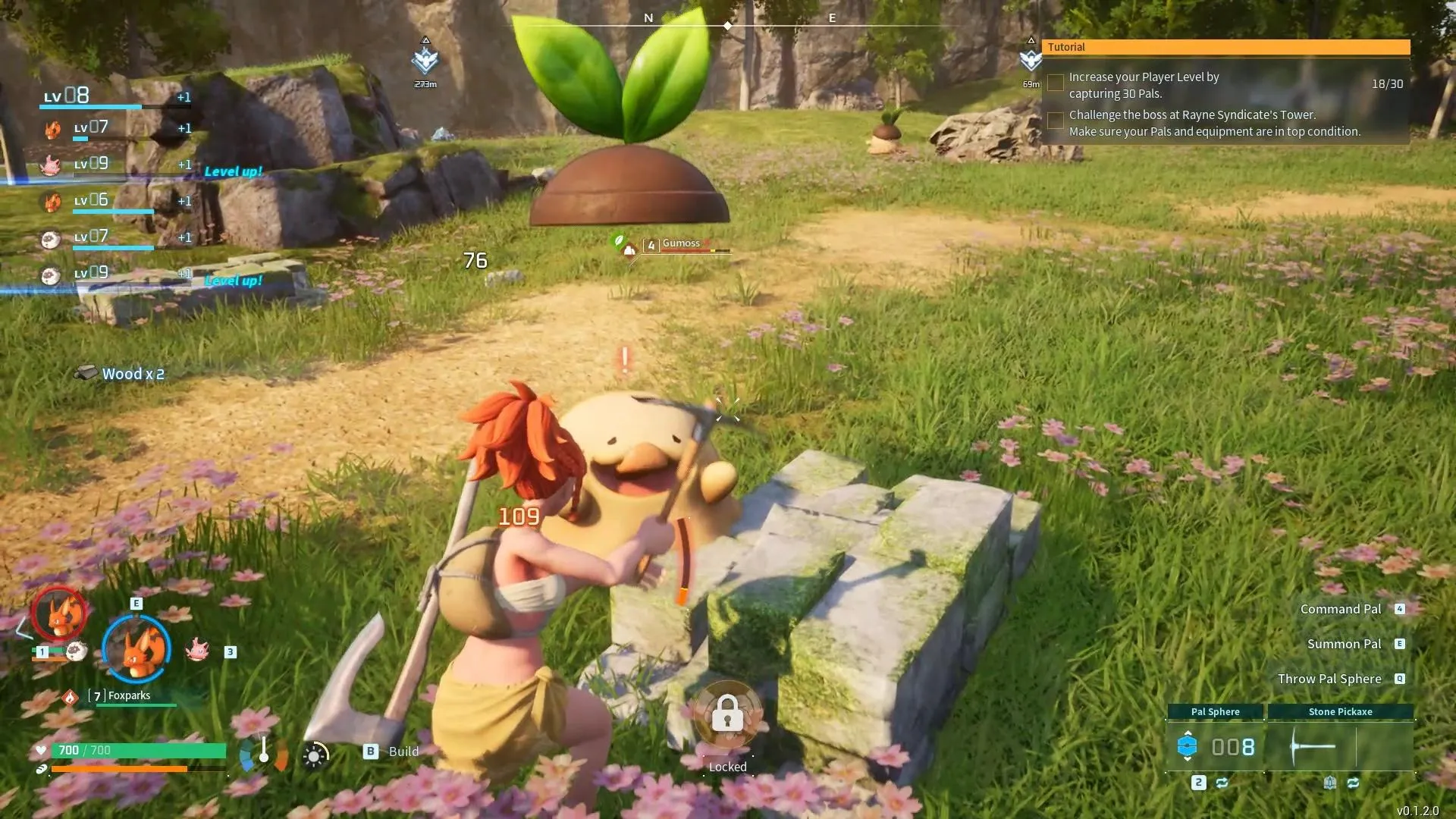Click the time-of-day sun dial icon
This screenshot has height=819, width=1456.
click(x=315, y=755)
